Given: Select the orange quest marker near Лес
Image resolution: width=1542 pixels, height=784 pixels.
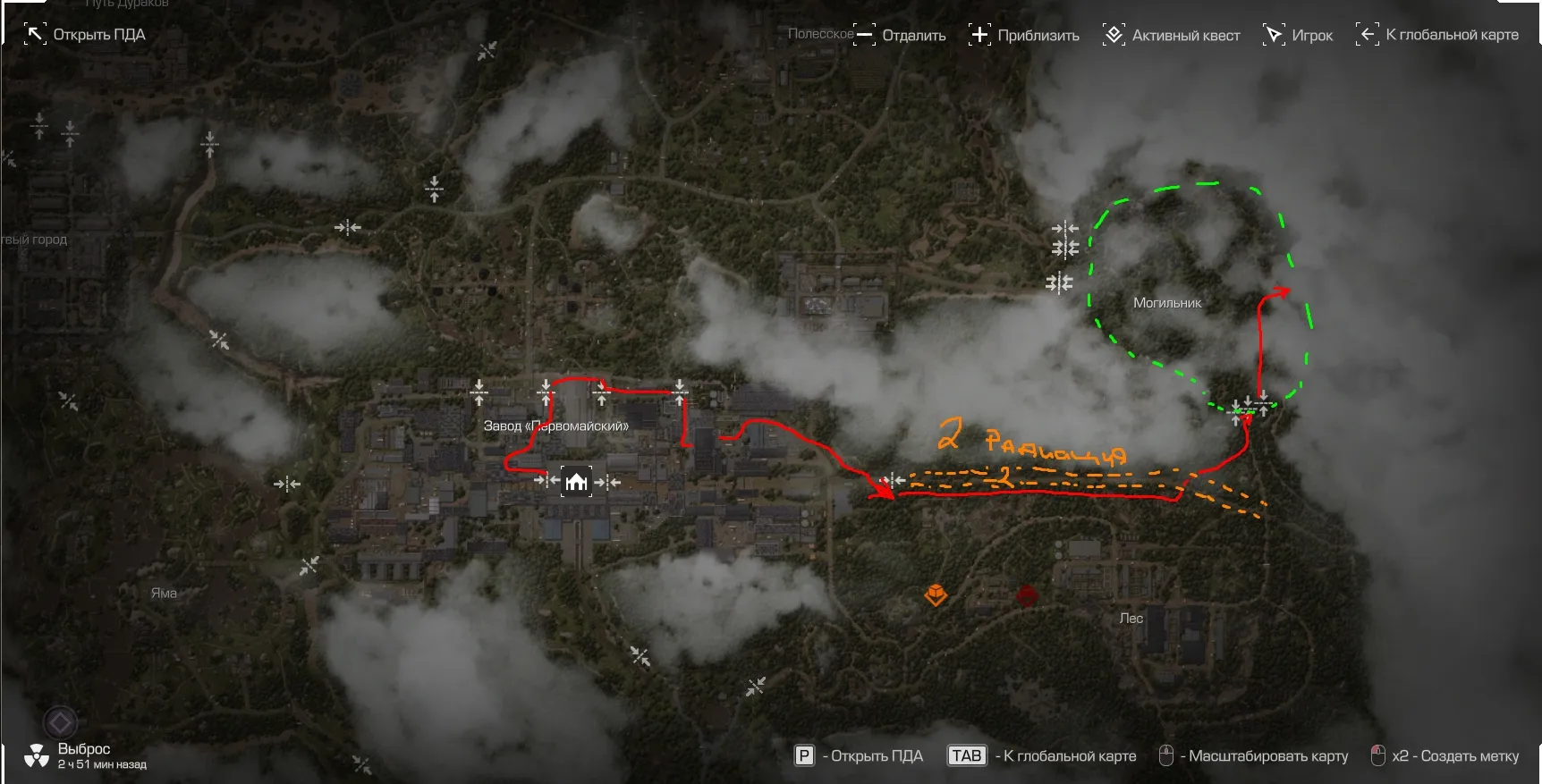Looking at the screenshot, I should coord(936,594).
